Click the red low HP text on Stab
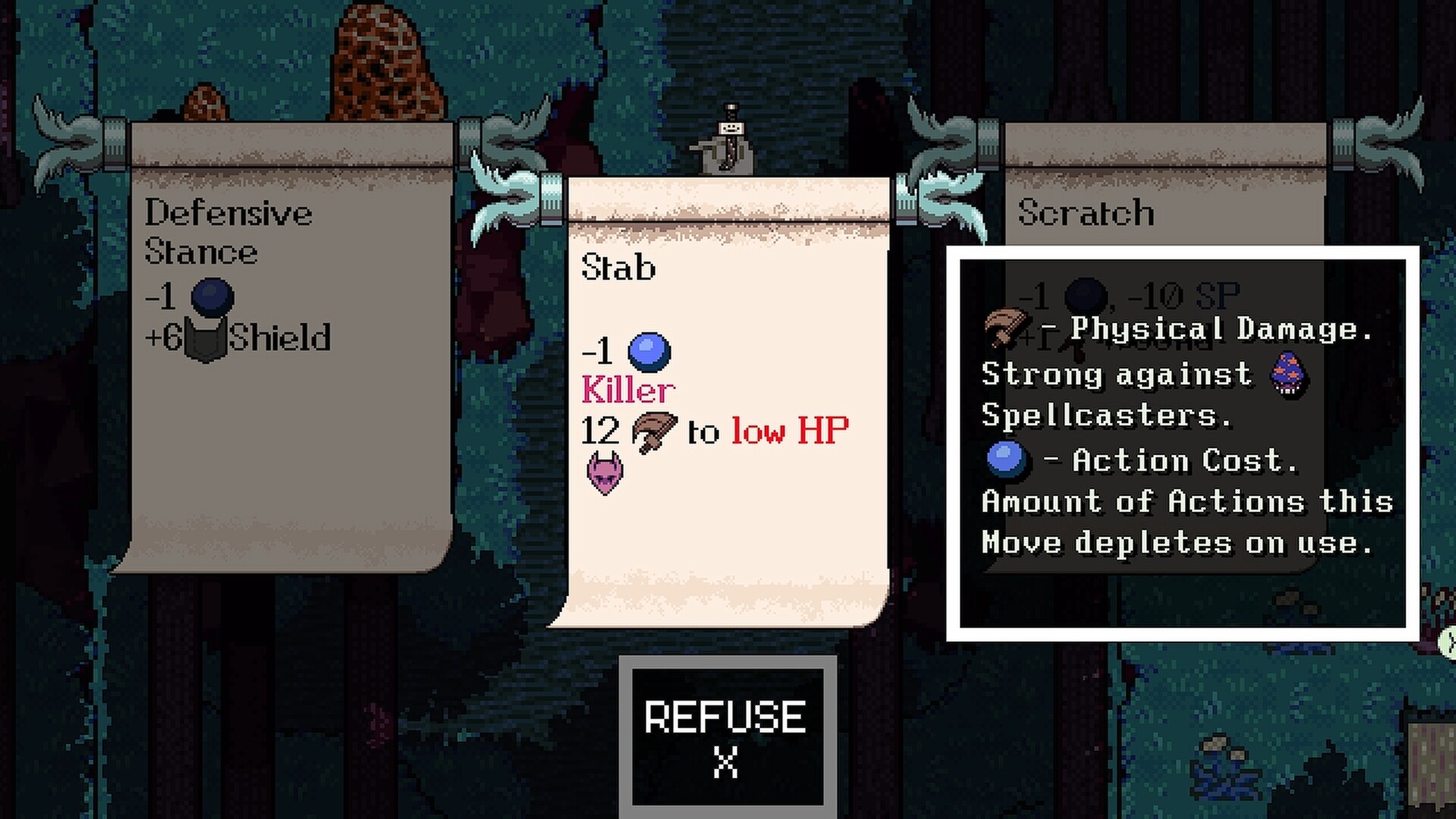The width and height of the screenshot is (1456, 819). click(x=791, y=431)
